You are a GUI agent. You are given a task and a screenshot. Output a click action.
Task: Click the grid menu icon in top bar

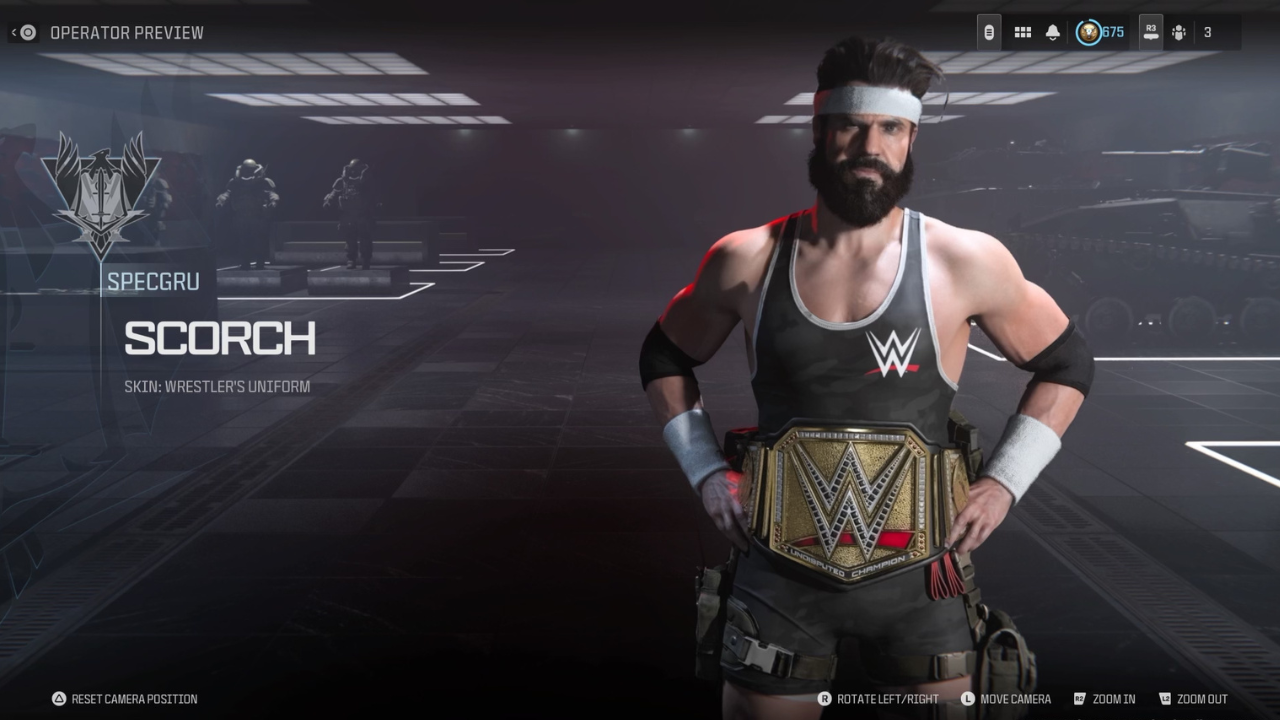coord(1022,32)
